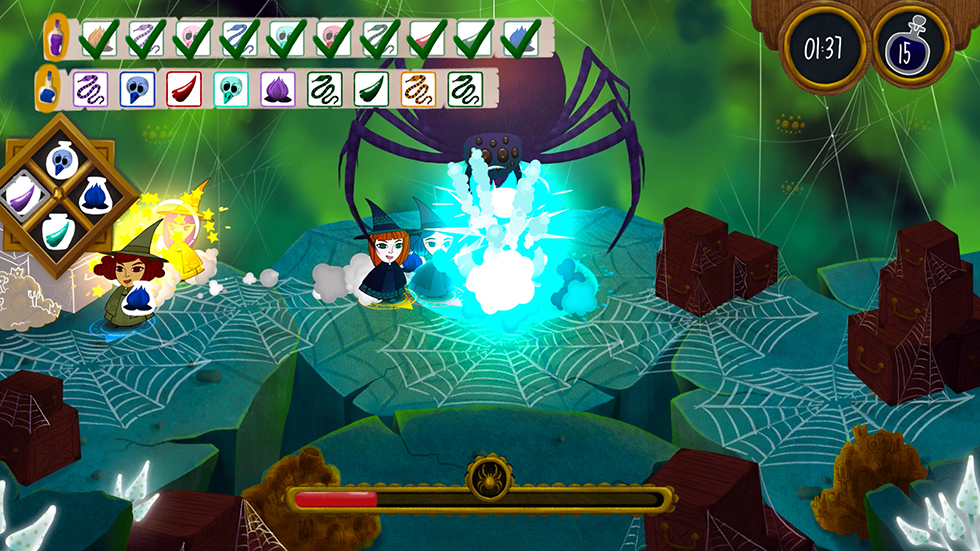Click the purple snake recipe ingredient
This screenshot has width=980, height=551.
tap(87, 88)
